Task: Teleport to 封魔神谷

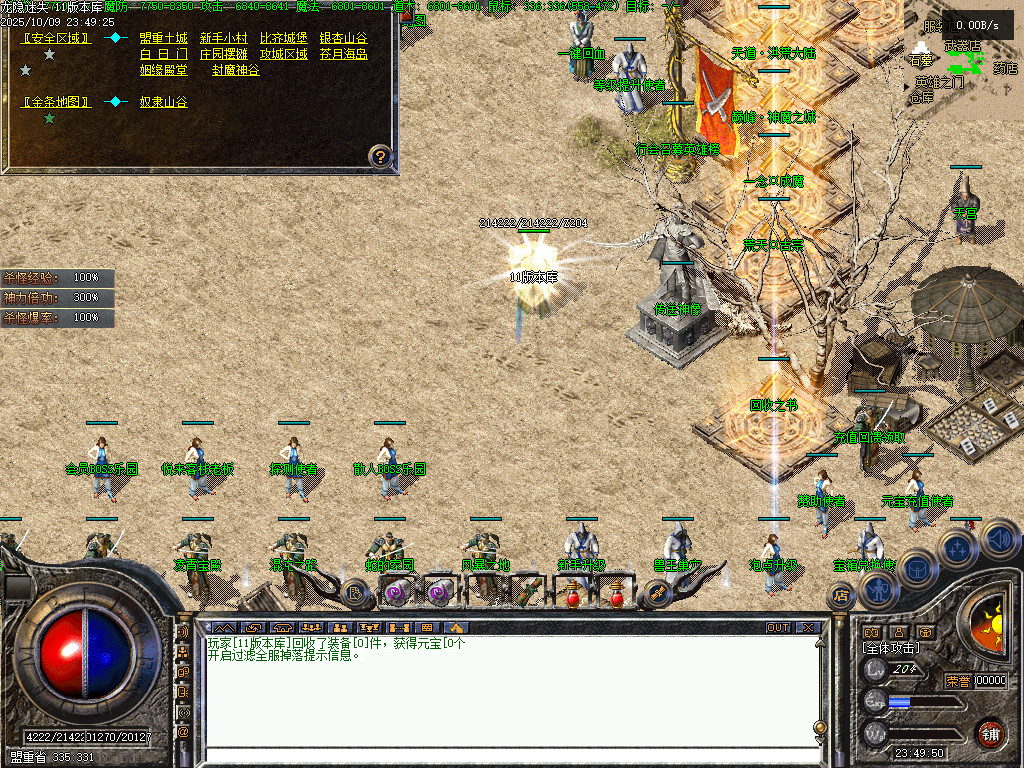Action: coord(235,70)
